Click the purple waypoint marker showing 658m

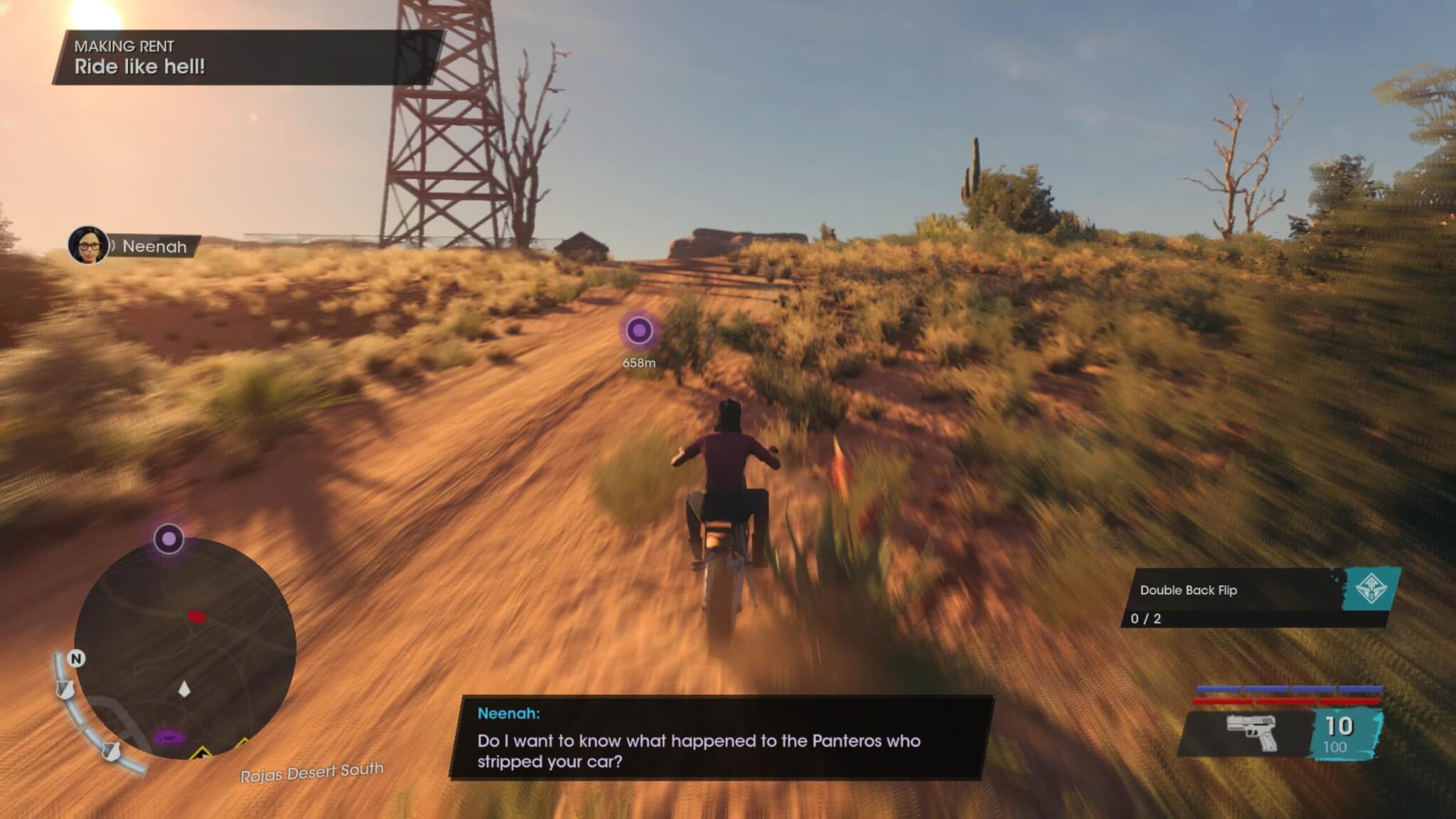point(638,331)
